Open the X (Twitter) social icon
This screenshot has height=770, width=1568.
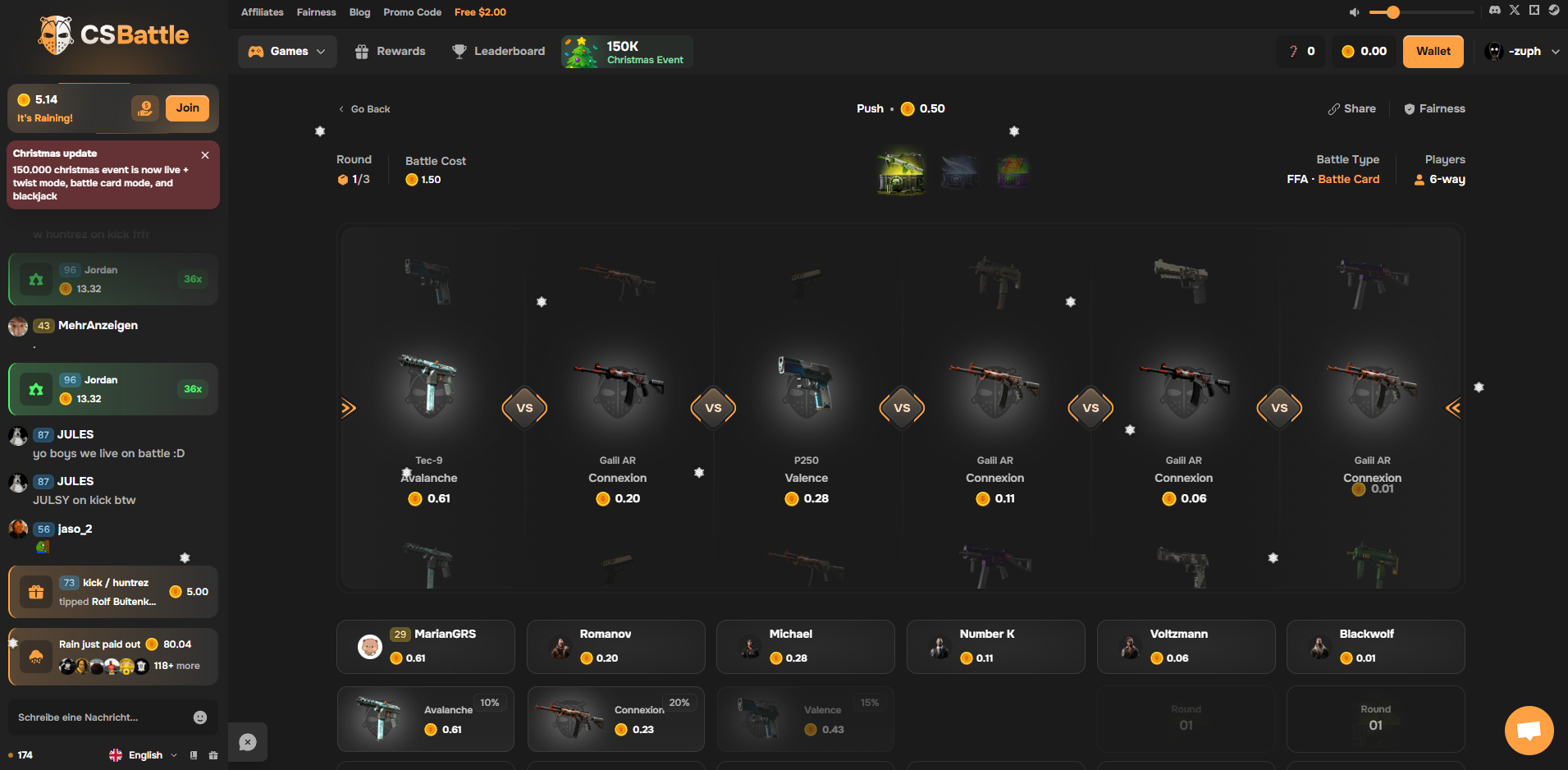point(1515,10)
